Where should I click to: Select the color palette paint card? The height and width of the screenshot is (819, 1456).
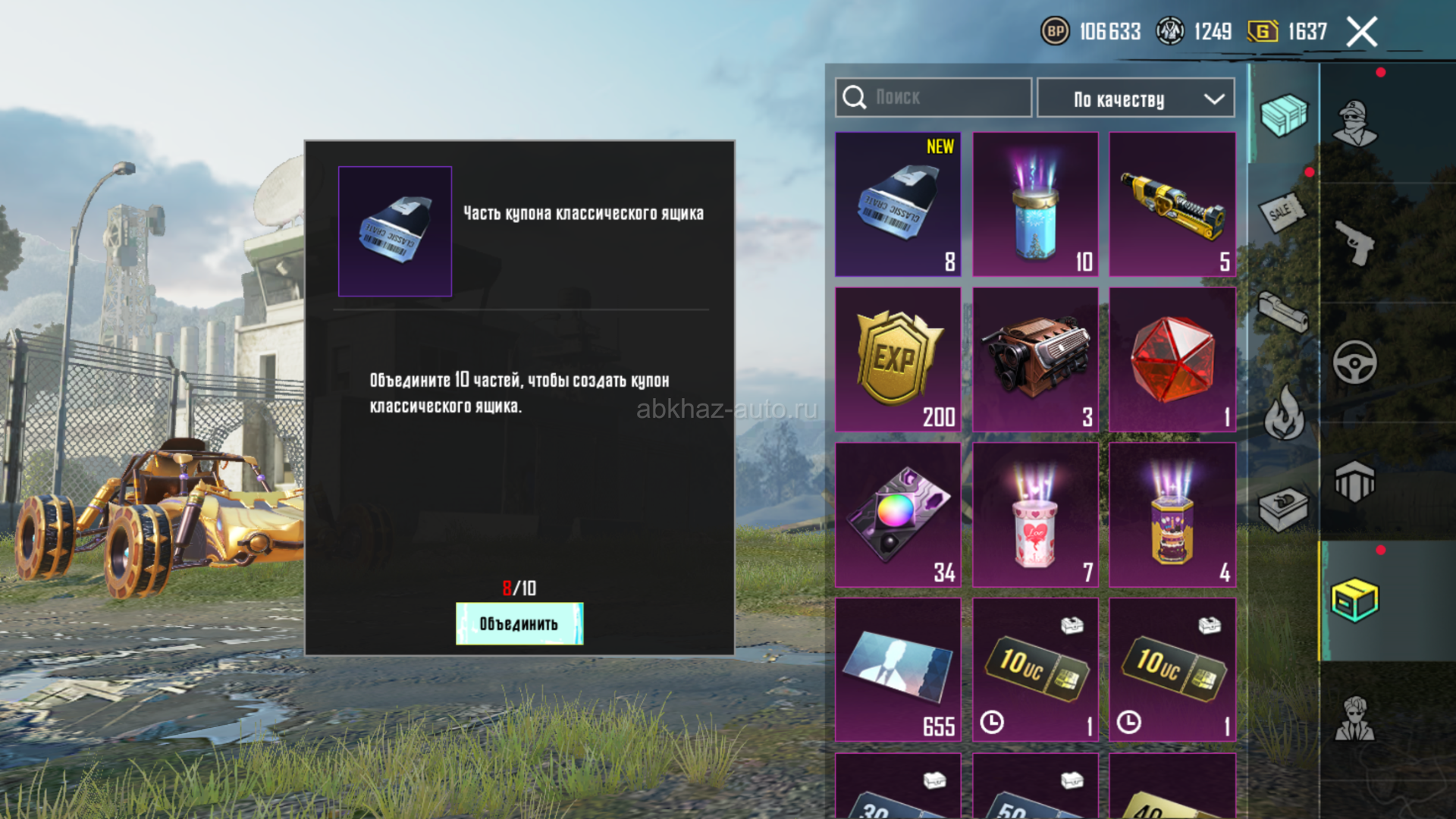click(898, 515)
